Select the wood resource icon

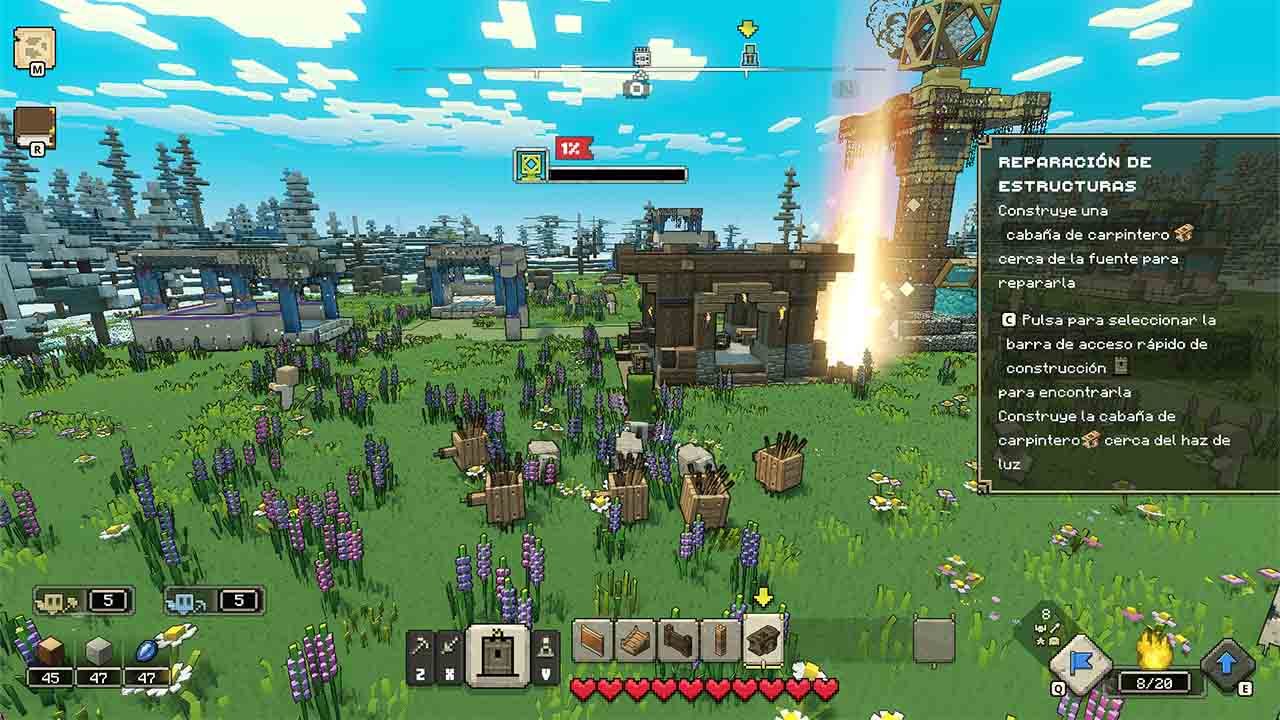coord(51,652)
